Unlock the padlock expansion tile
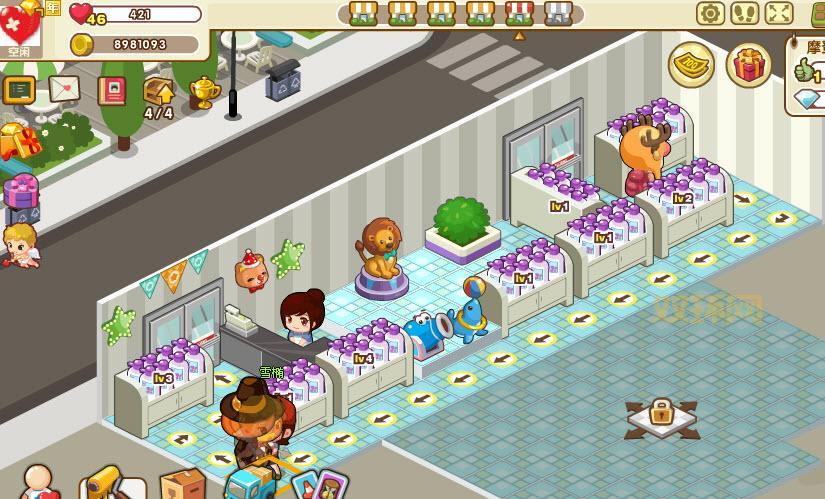Screen dimensions: 825x499 pos(660,413)
